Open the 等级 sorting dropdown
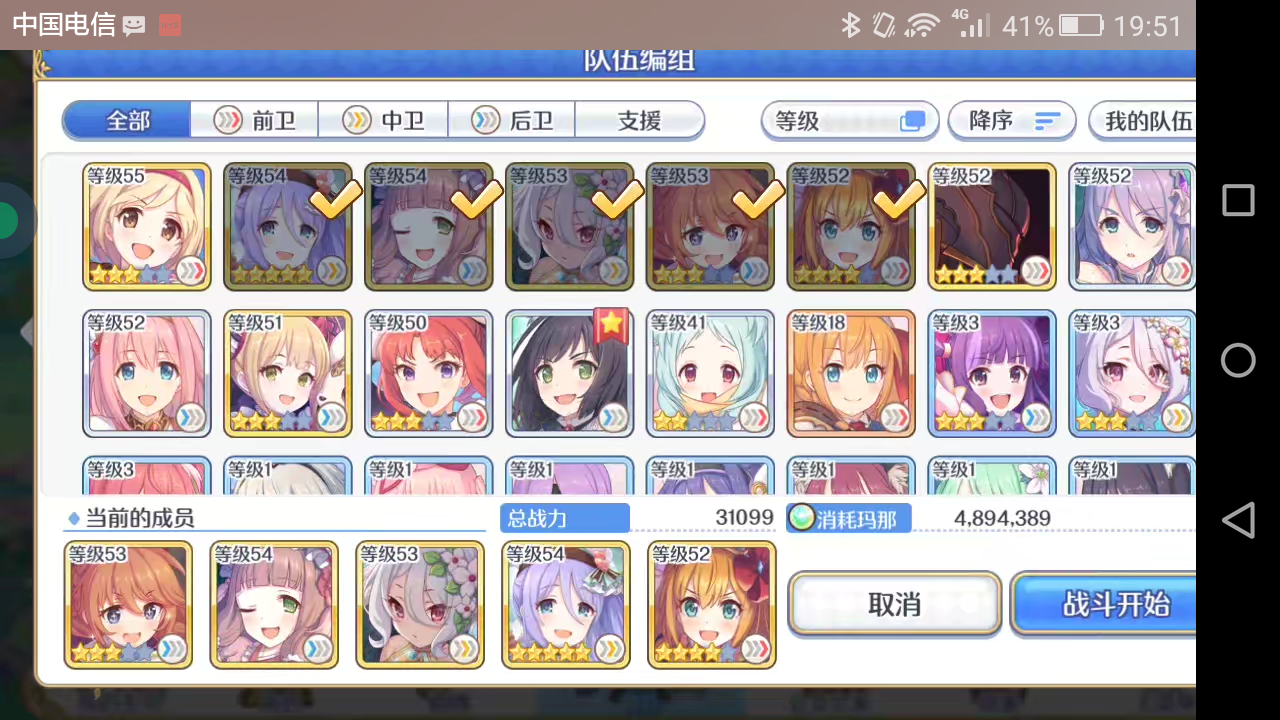1280x720 pixels. click(849, 120)
